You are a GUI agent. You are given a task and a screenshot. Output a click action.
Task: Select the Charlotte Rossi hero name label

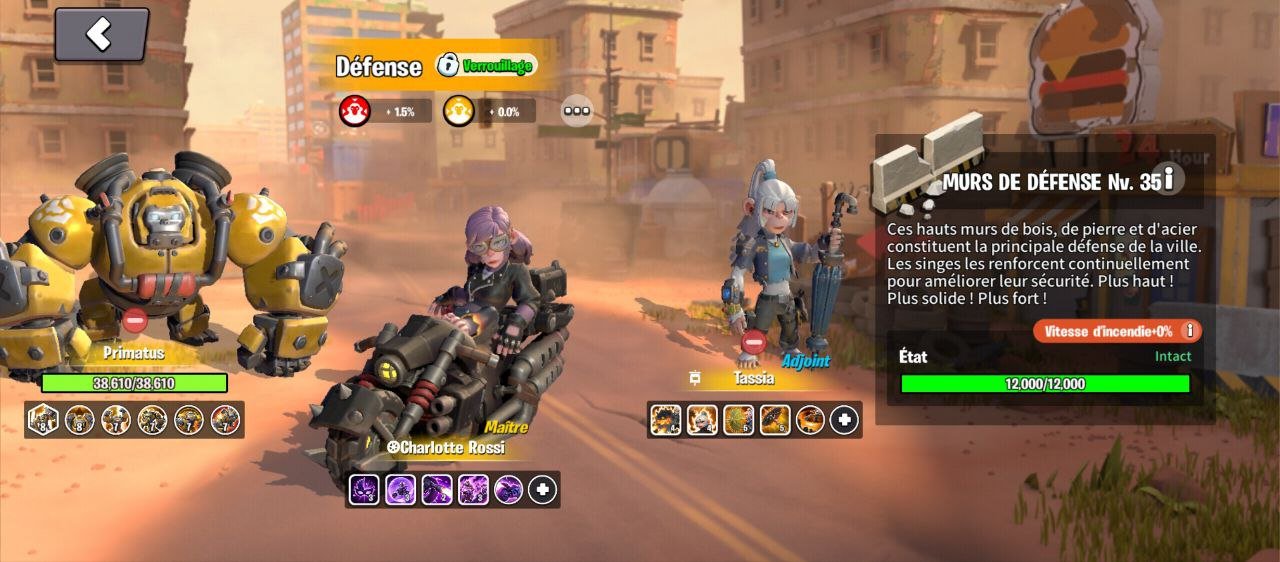(445, 448)
